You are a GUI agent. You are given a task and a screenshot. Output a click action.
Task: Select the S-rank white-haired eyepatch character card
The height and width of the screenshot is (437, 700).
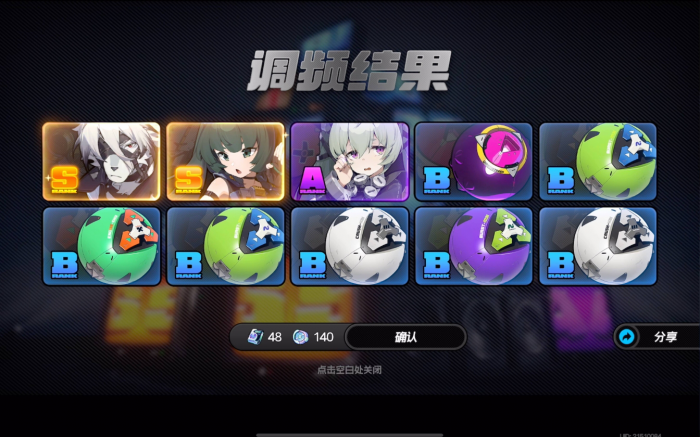tap(102, 162)
